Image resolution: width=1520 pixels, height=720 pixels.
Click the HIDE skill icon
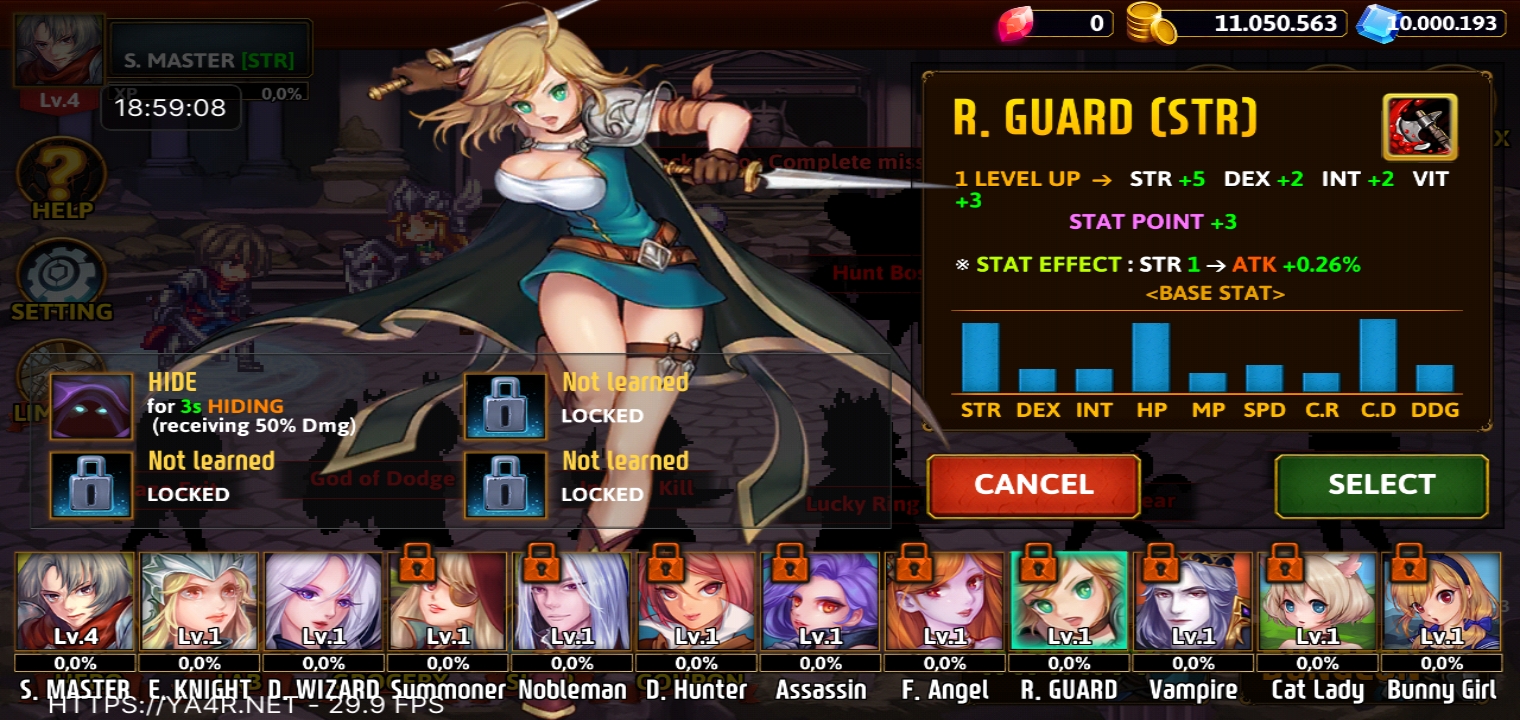click(x=91, y=406)
